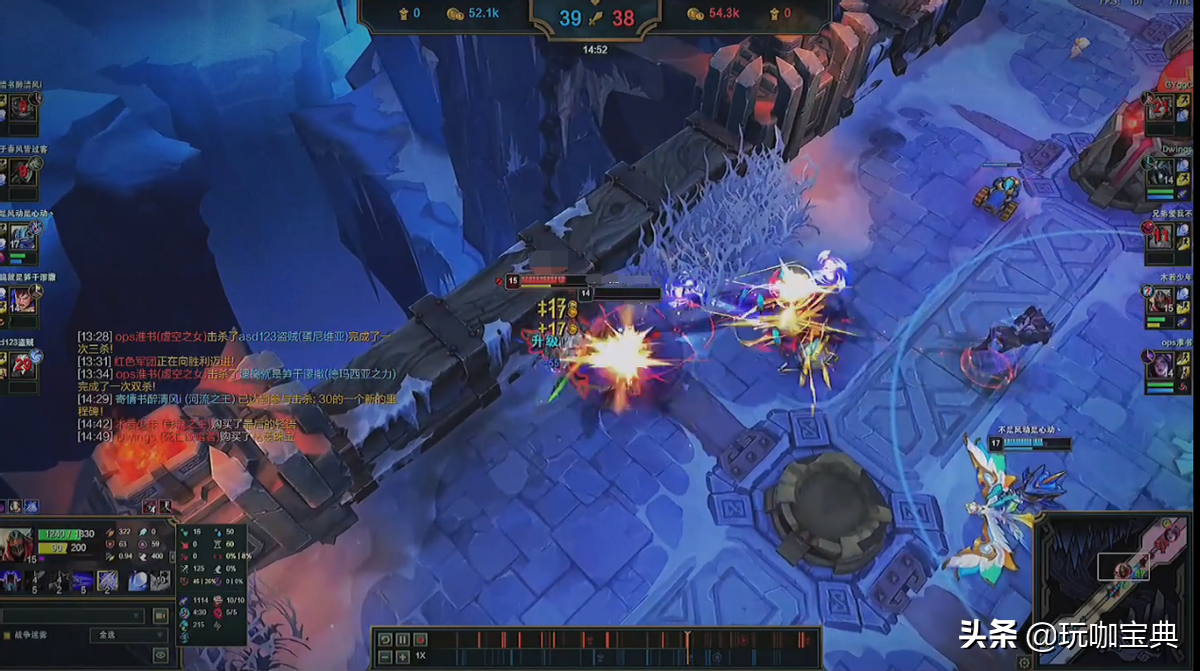Toggle interface visibility with the eye button
Screen dimensions: 1200x671
pos(159,655)
